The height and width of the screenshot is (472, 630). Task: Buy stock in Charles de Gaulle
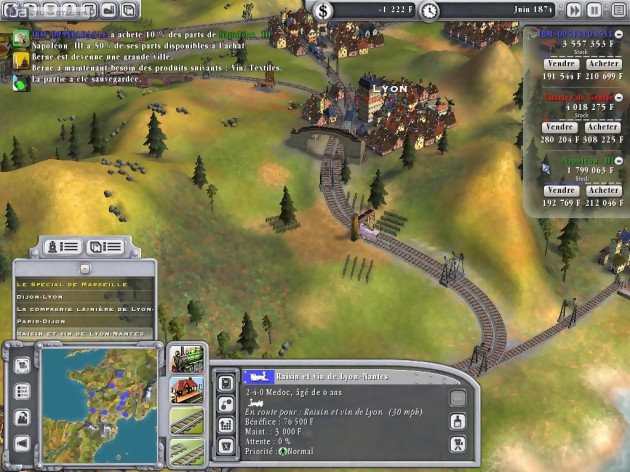tap(603, 127)
